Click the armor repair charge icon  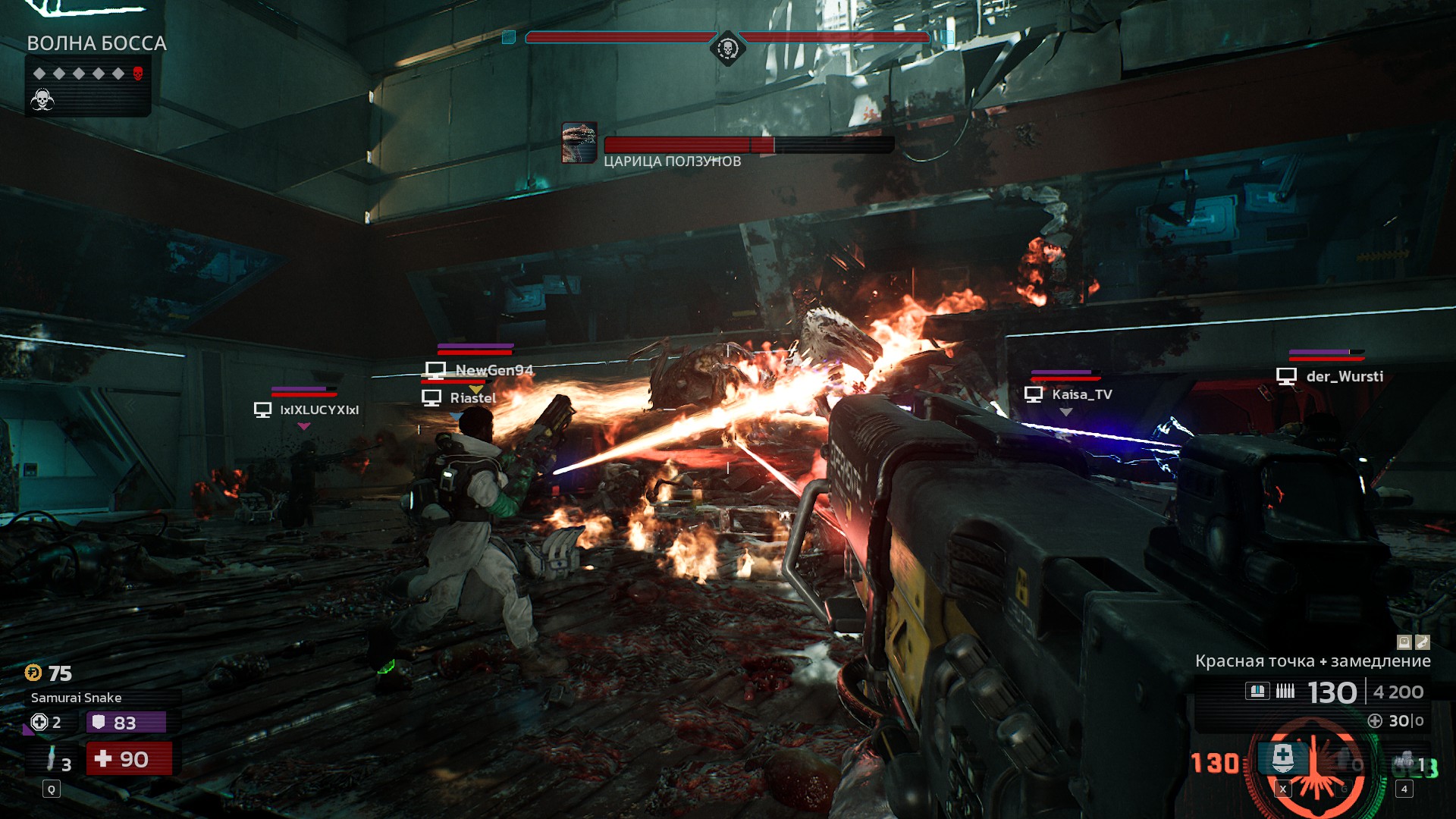pos(39,722)
